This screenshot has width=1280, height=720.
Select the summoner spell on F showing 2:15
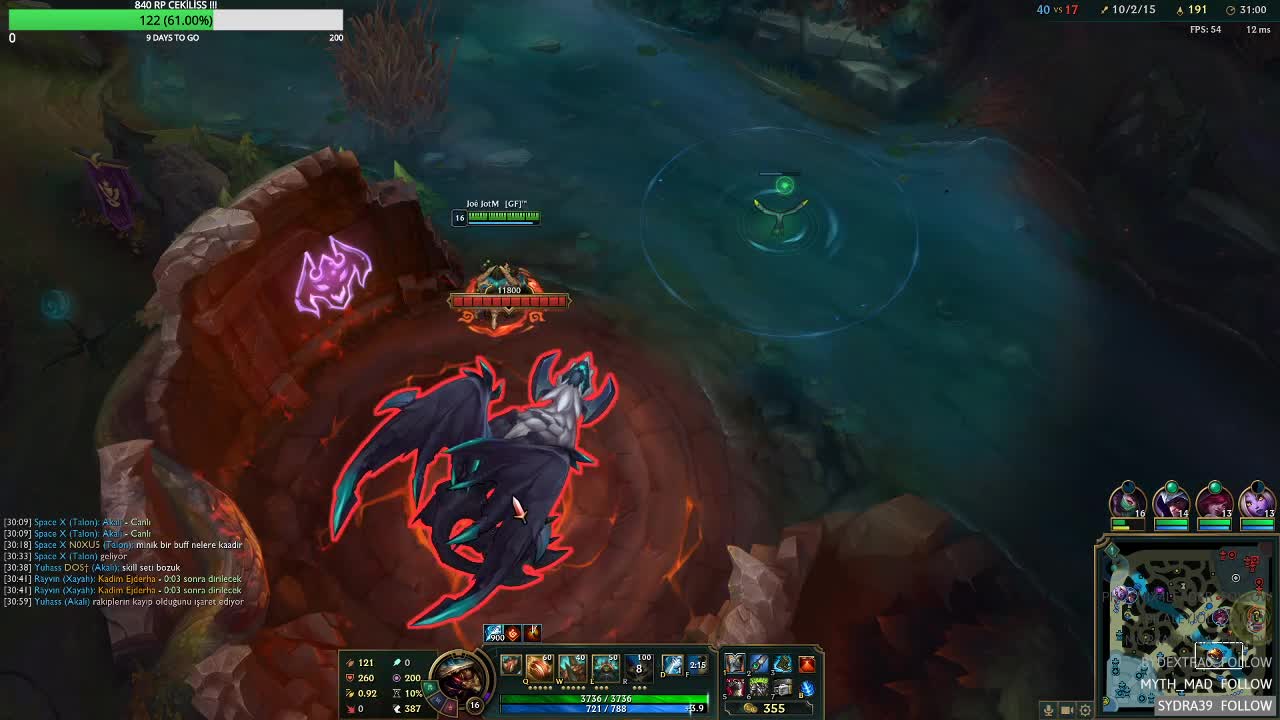pyautogui.click(x=697, y=665)
